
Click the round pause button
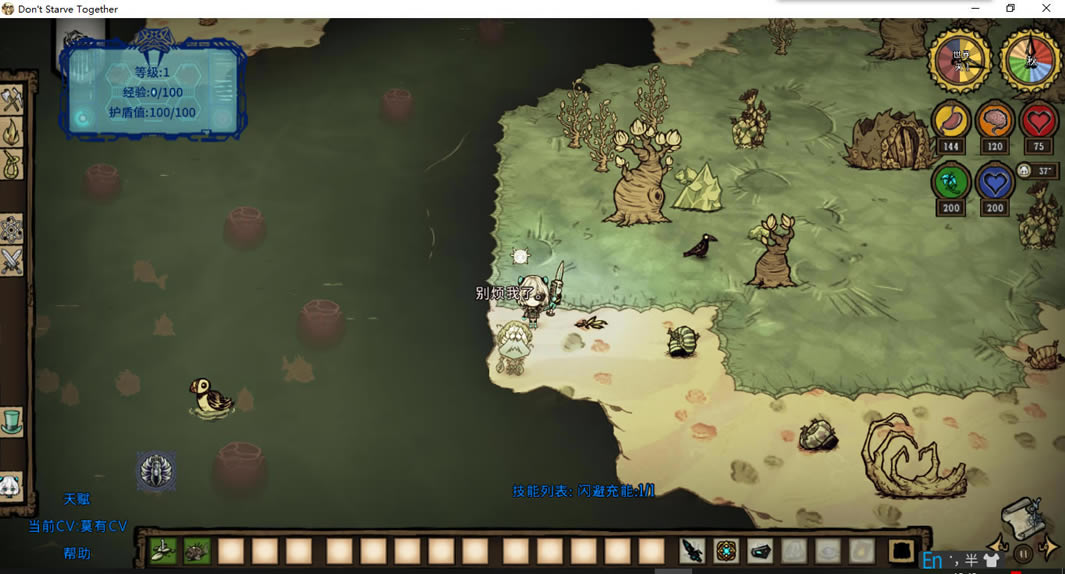1023,553
